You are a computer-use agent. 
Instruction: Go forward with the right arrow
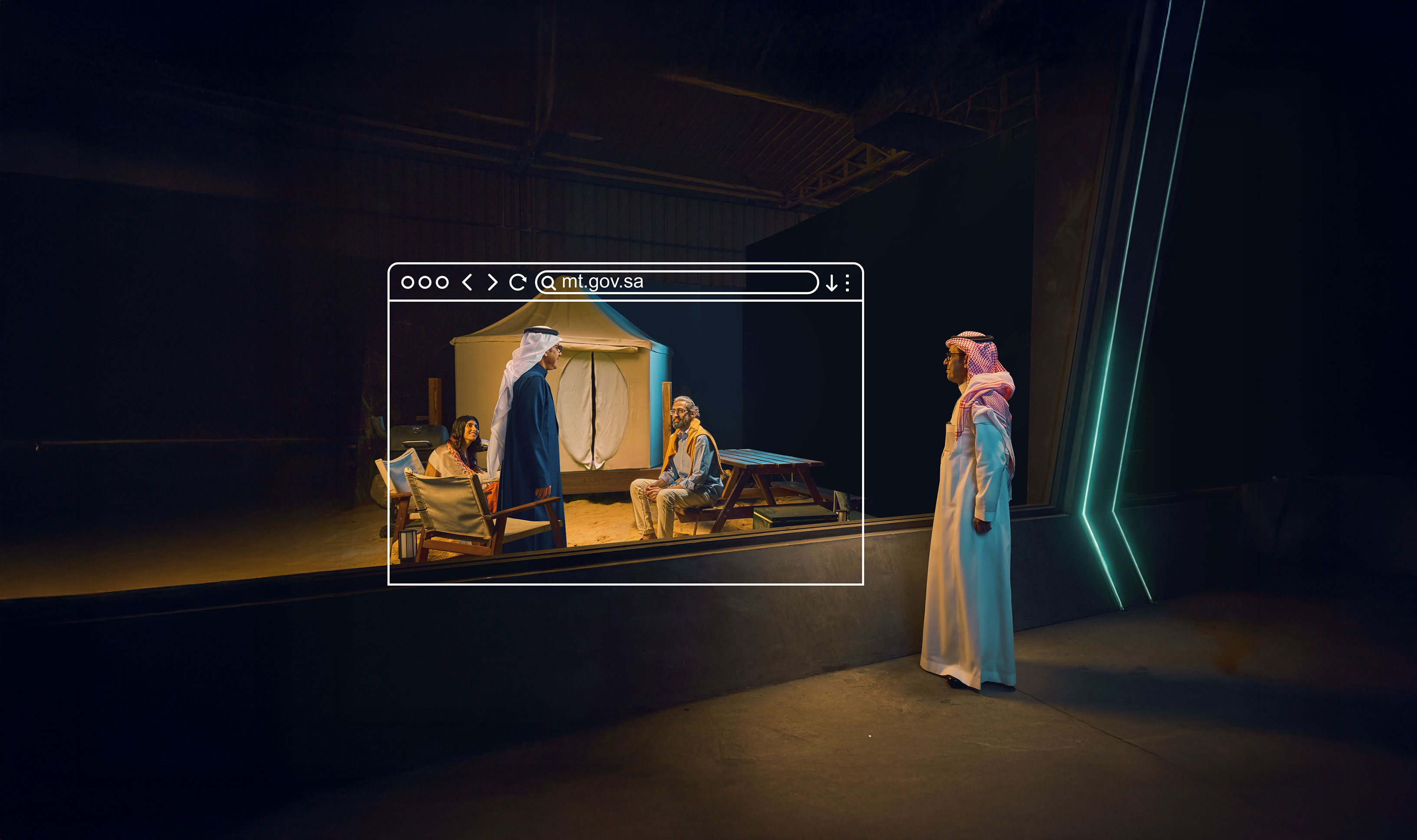493,282
